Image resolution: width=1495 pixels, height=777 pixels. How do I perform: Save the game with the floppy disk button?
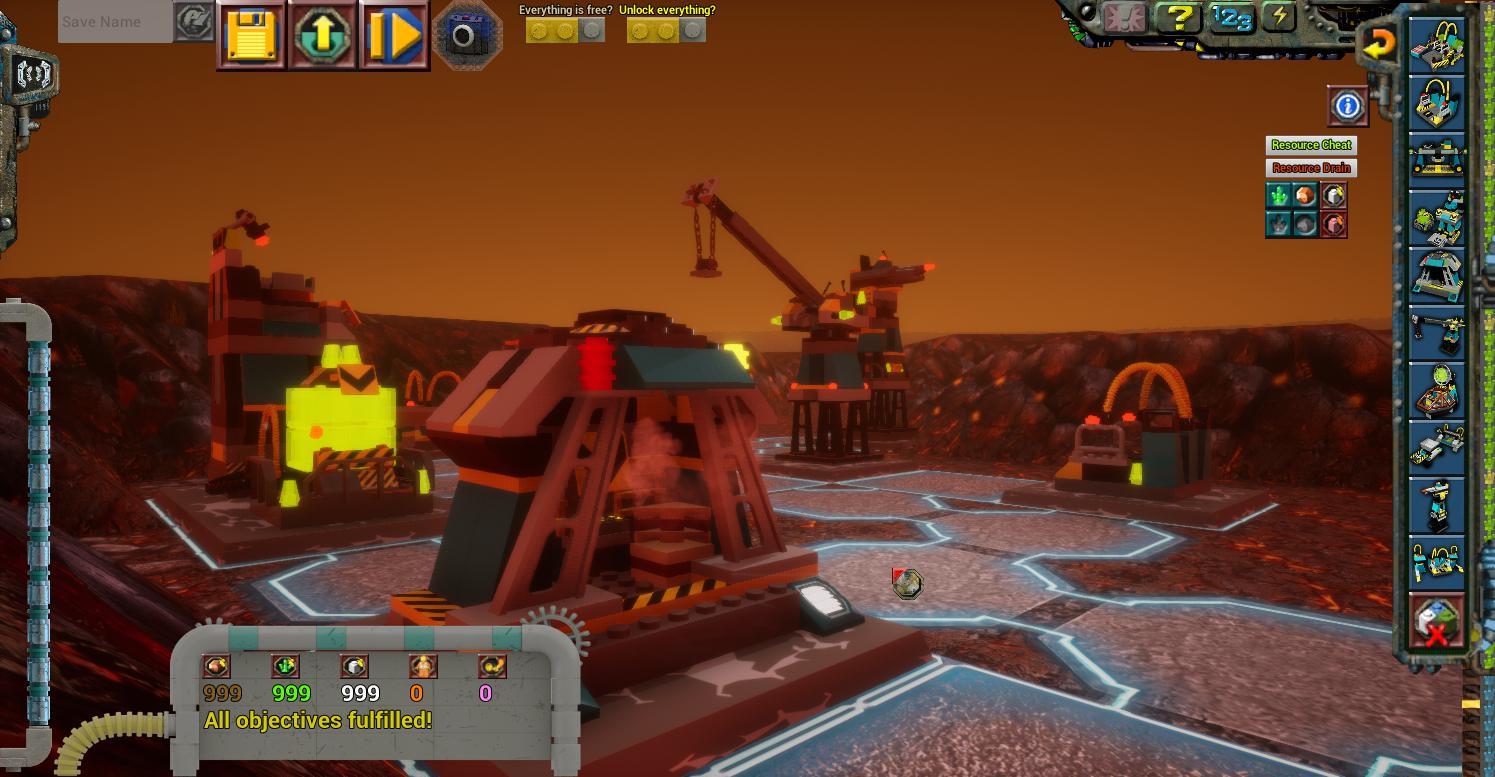251,36
